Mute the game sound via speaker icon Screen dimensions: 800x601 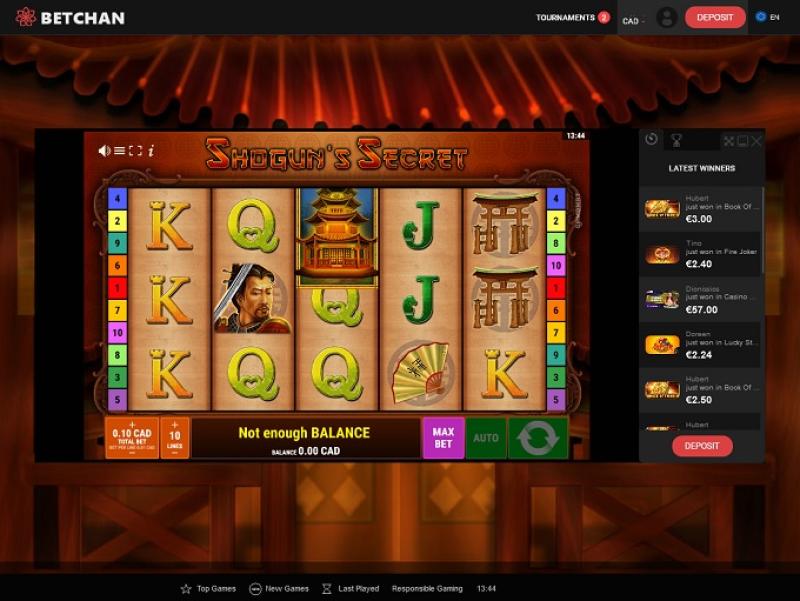point(104,151)
